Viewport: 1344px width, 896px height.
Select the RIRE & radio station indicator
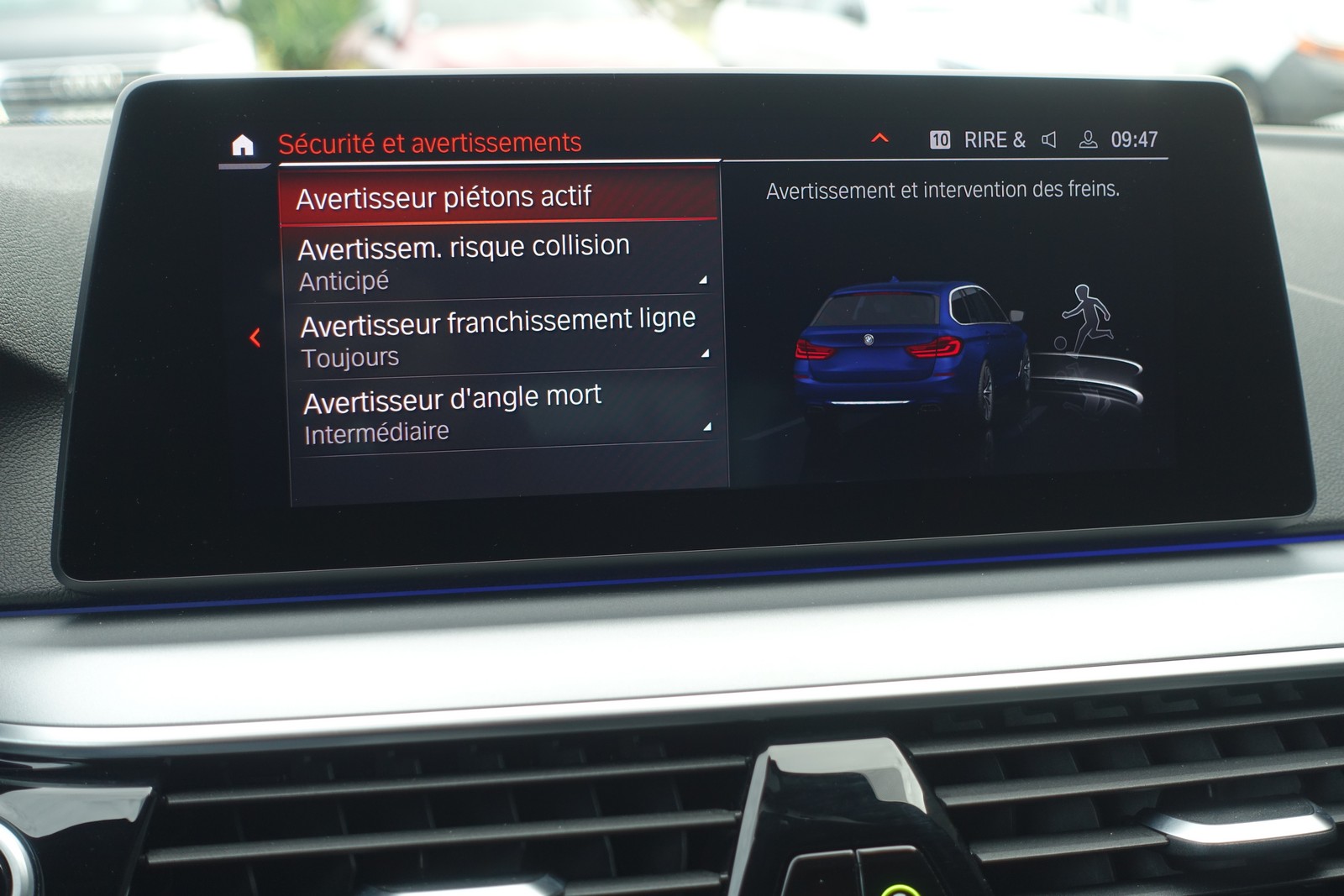(994, 139)
